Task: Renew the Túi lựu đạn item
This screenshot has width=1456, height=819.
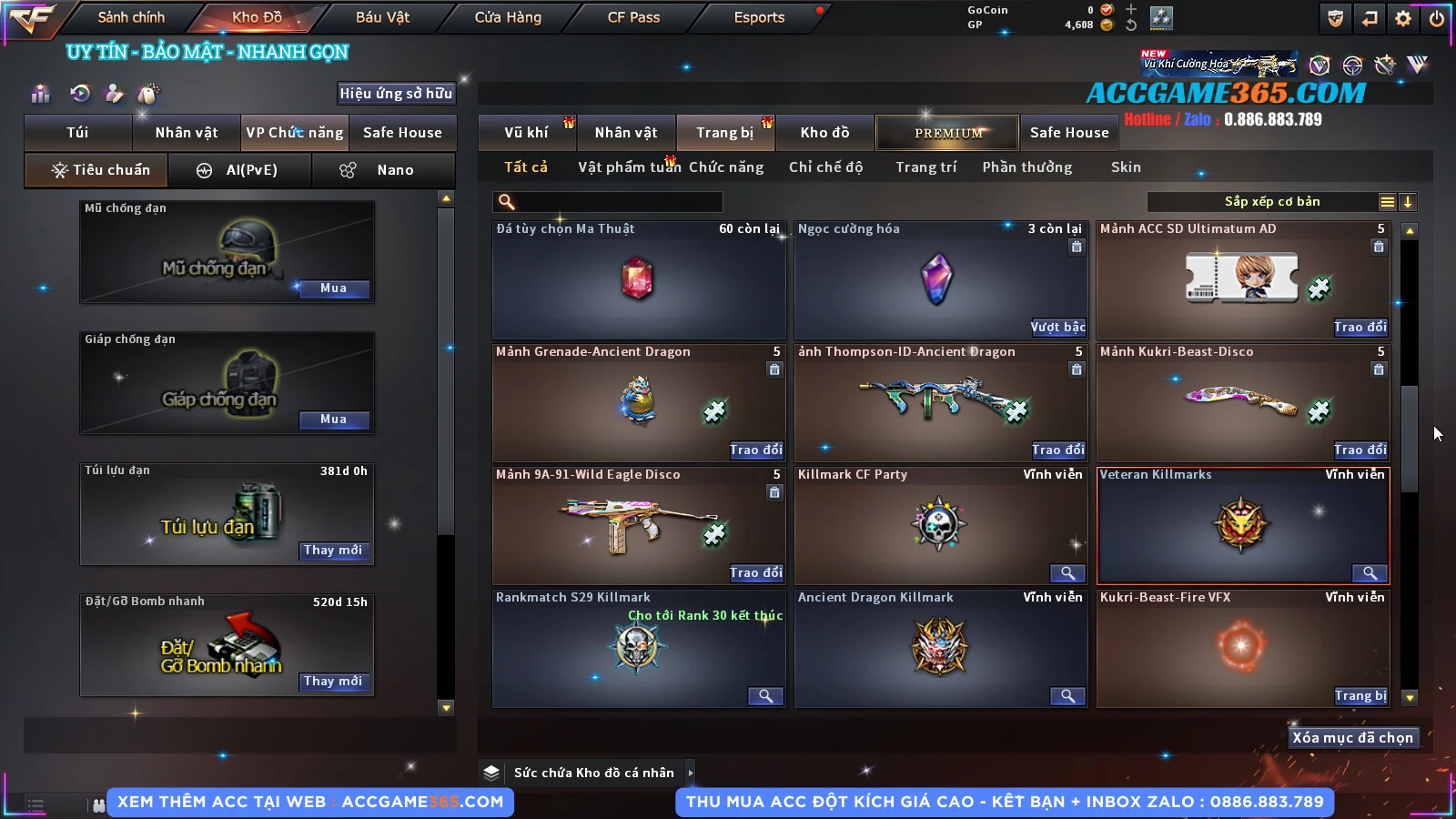Action: pos(333,551)
